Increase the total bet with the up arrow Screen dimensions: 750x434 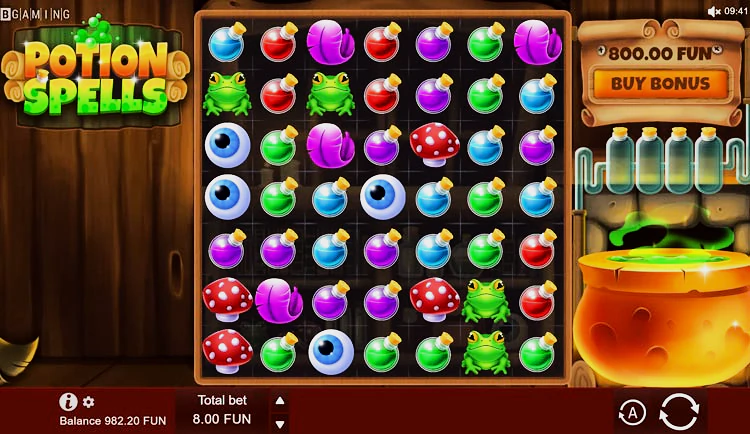(x=280, y=400)
